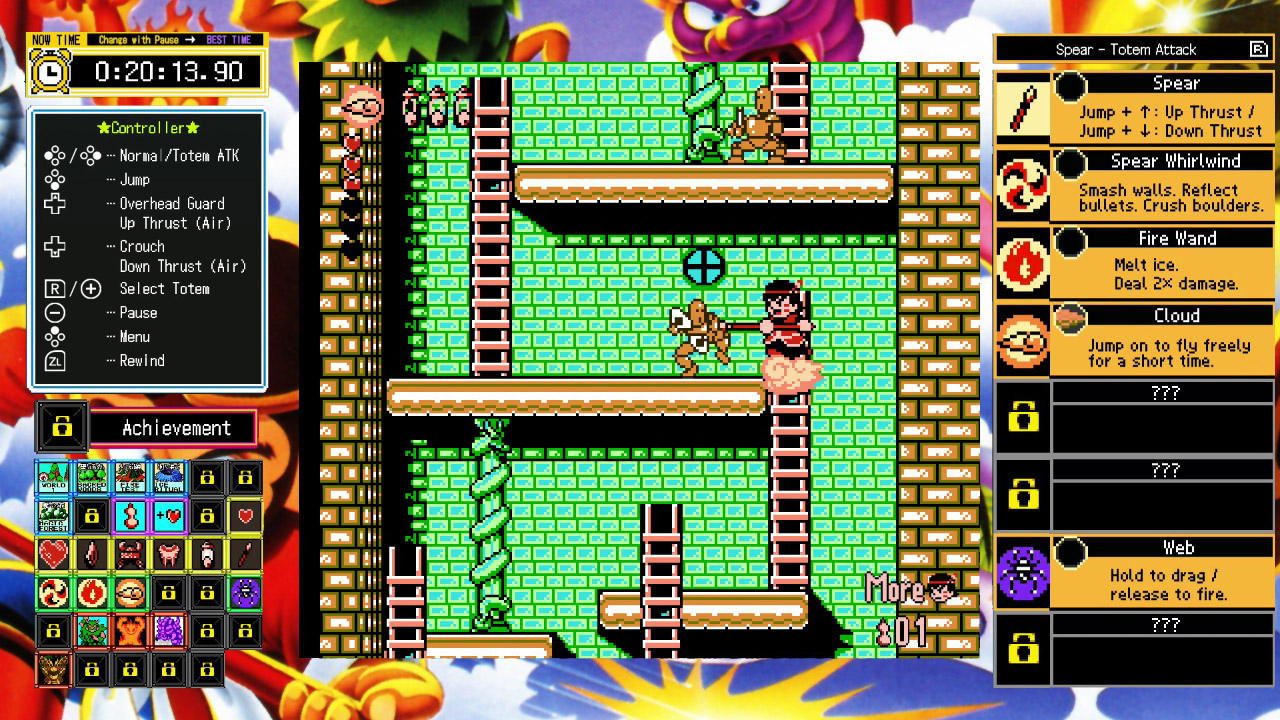Image resolution: width=1280 pixels, height=720 pixels.
Task: Toggle the equip circle next to Fire Wand
Action: click(x=1070, y=242)
